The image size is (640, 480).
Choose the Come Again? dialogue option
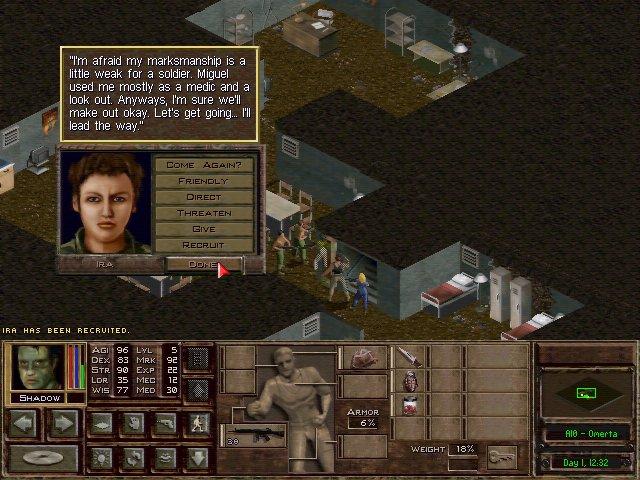pos(203,164)
